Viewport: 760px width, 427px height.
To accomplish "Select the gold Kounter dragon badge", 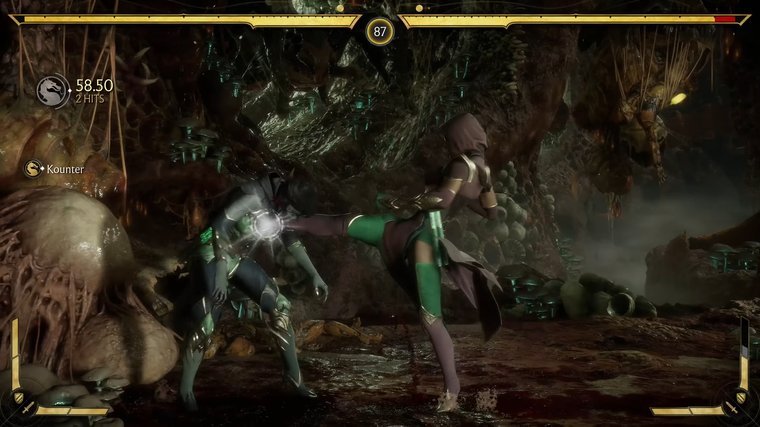I will (x=33, y=169).
